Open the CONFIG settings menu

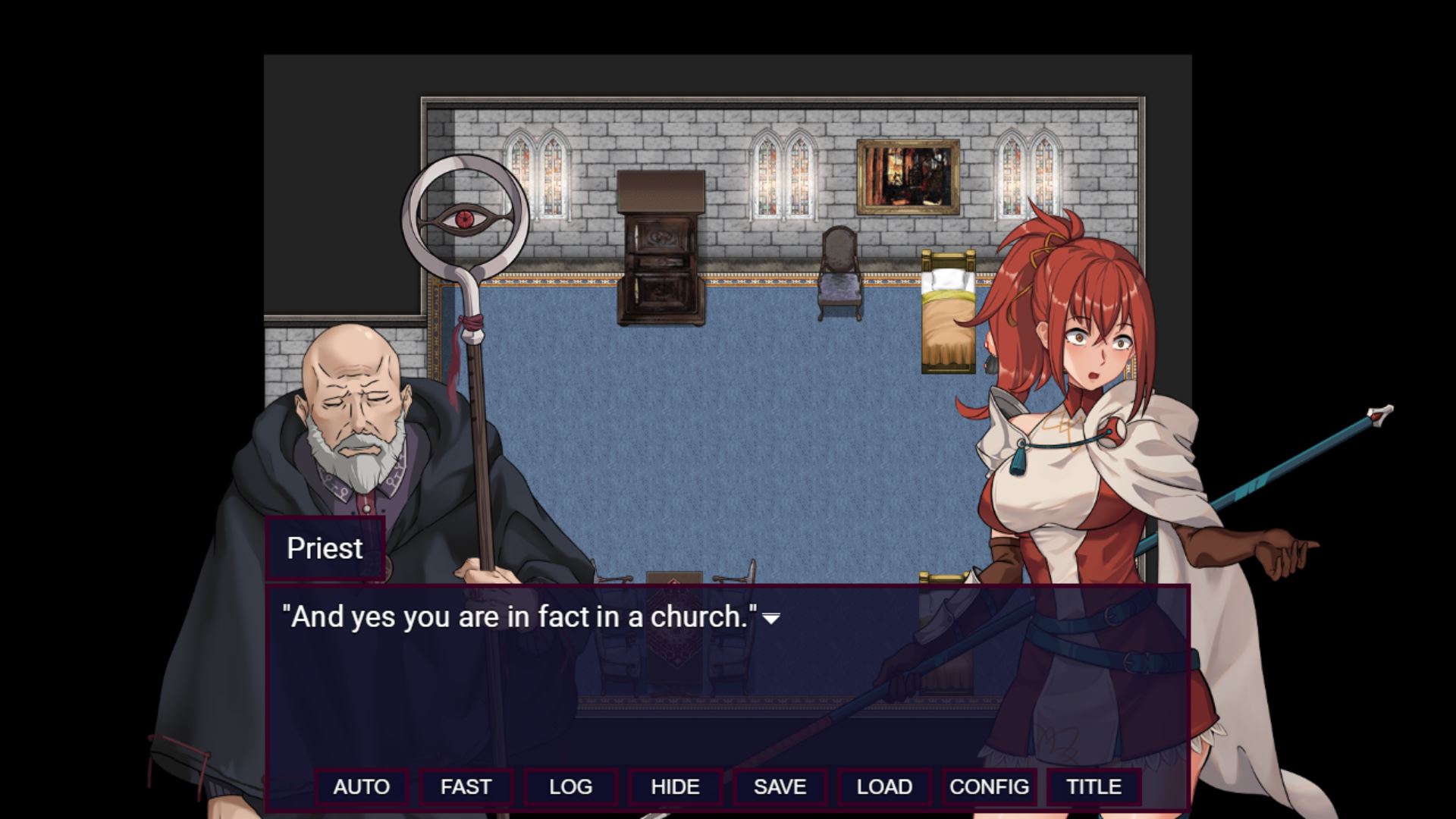click(x=989, y=786)
